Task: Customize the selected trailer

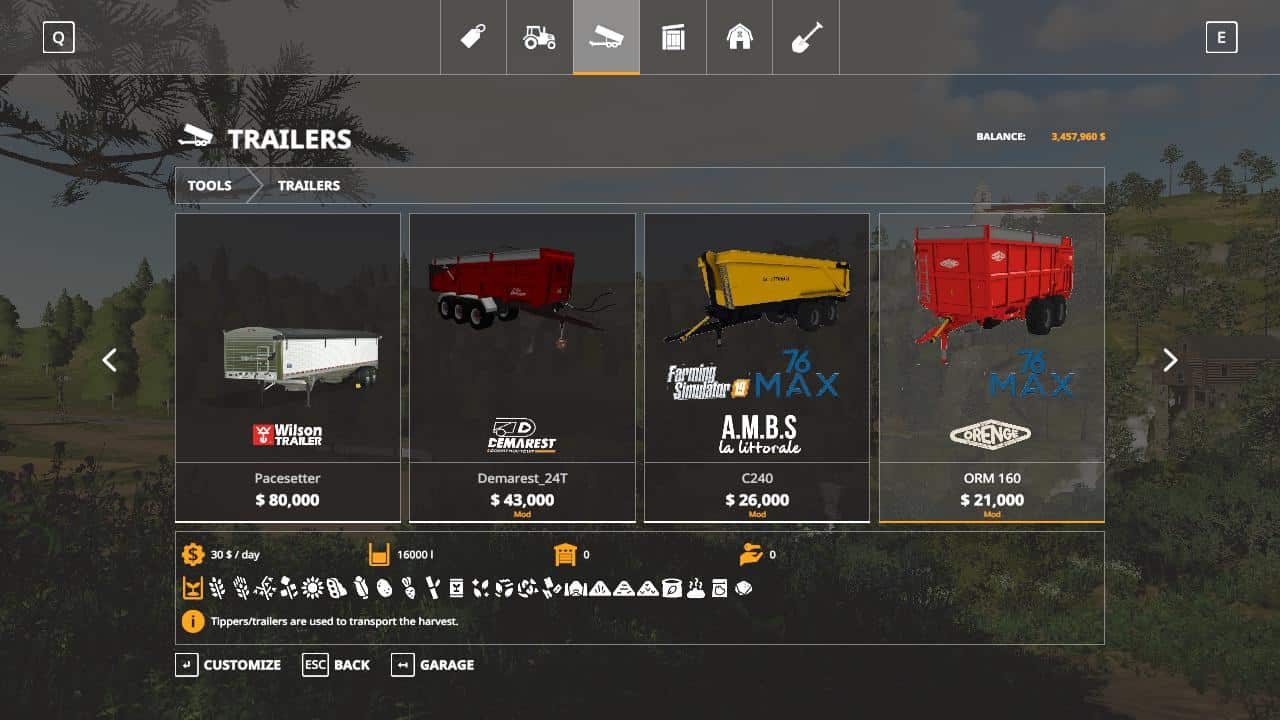Action: point(229,665)
